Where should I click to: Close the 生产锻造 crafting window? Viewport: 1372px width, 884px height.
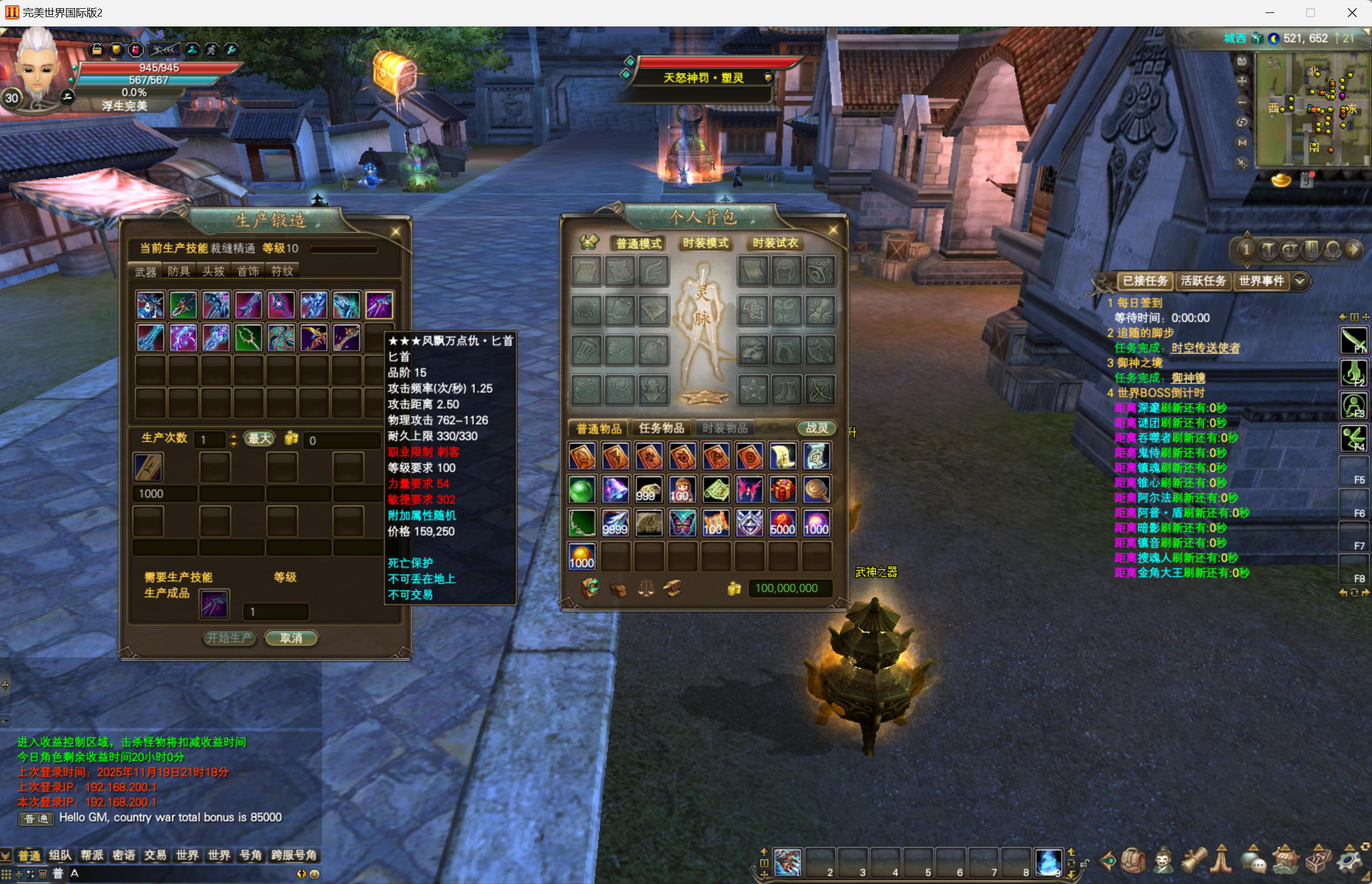(x=396, y=232)
